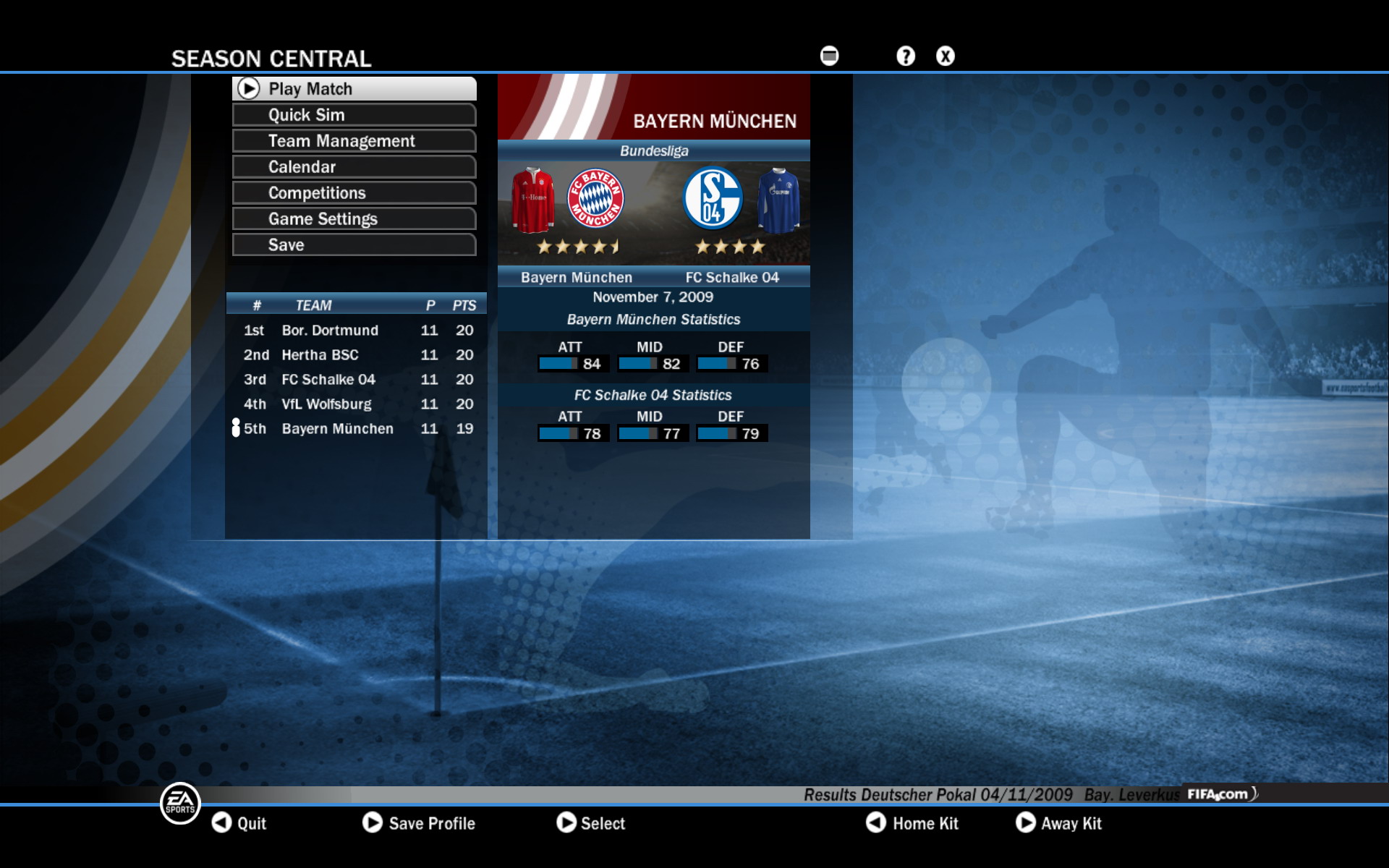Click the Play Match arrow icon

[x=250, y=88]
